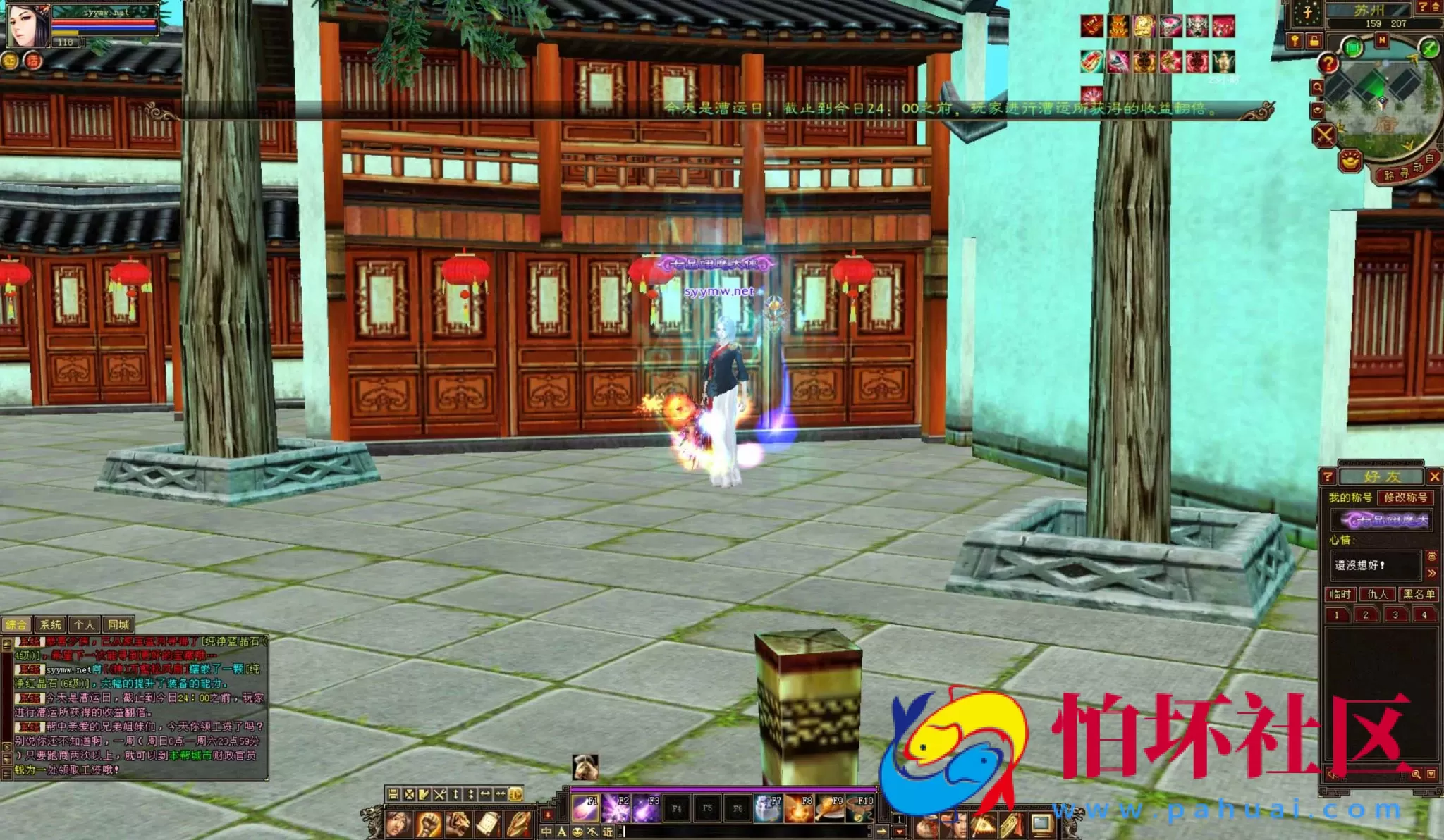Image resolution: width=1444 pixels, height=840 pixels.
Task: Click the 修改称号 button to edit title
Action: pos(1406,498)
